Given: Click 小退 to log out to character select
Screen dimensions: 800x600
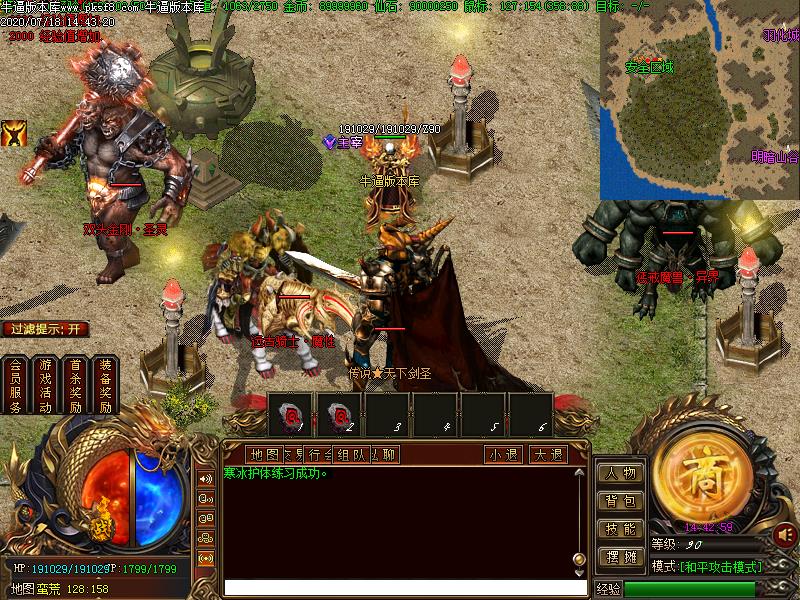Looking at the screenshot, I should click(x=504, y=454).
